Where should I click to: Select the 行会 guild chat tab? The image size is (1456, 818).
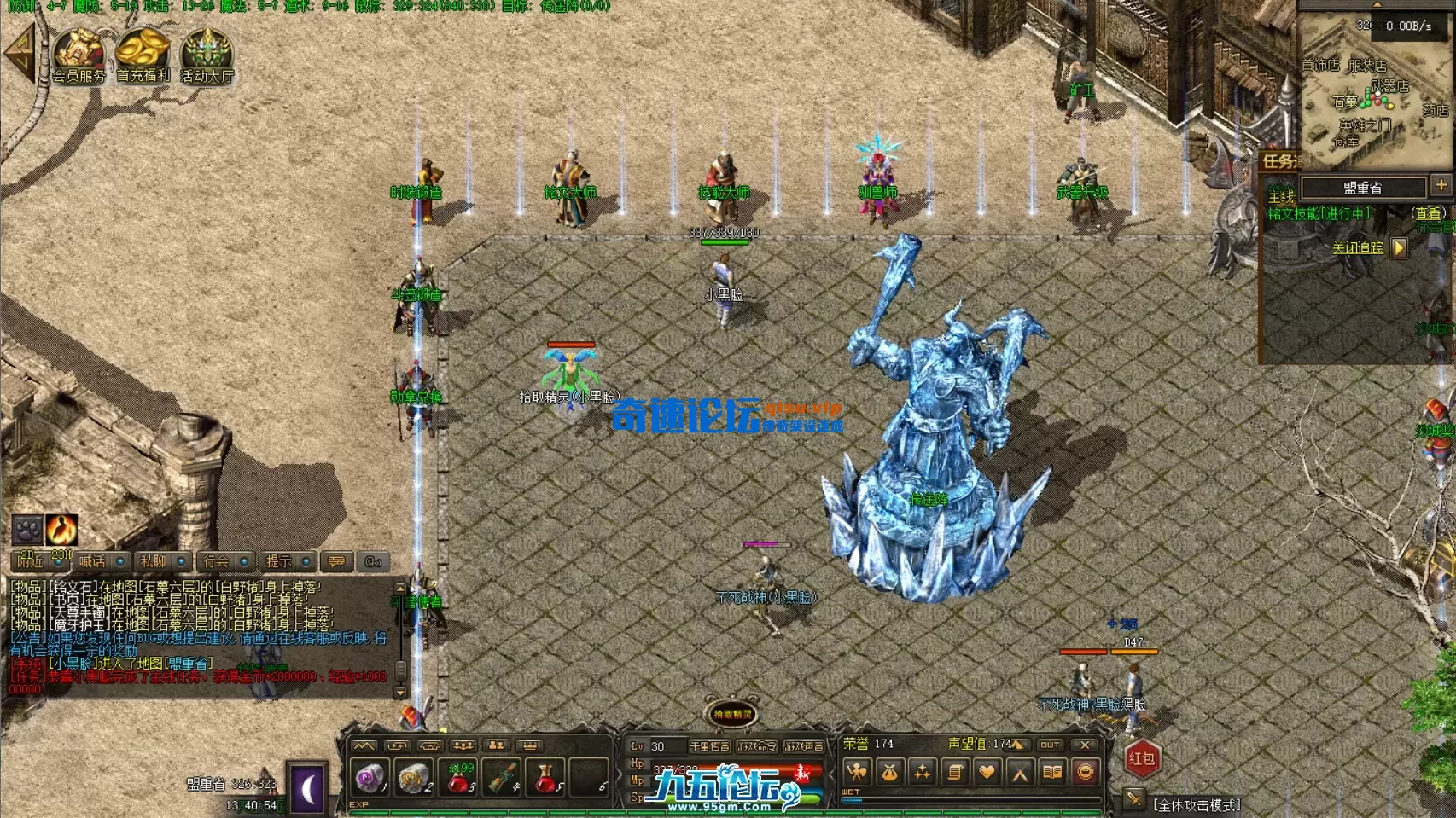coord(216,561)
